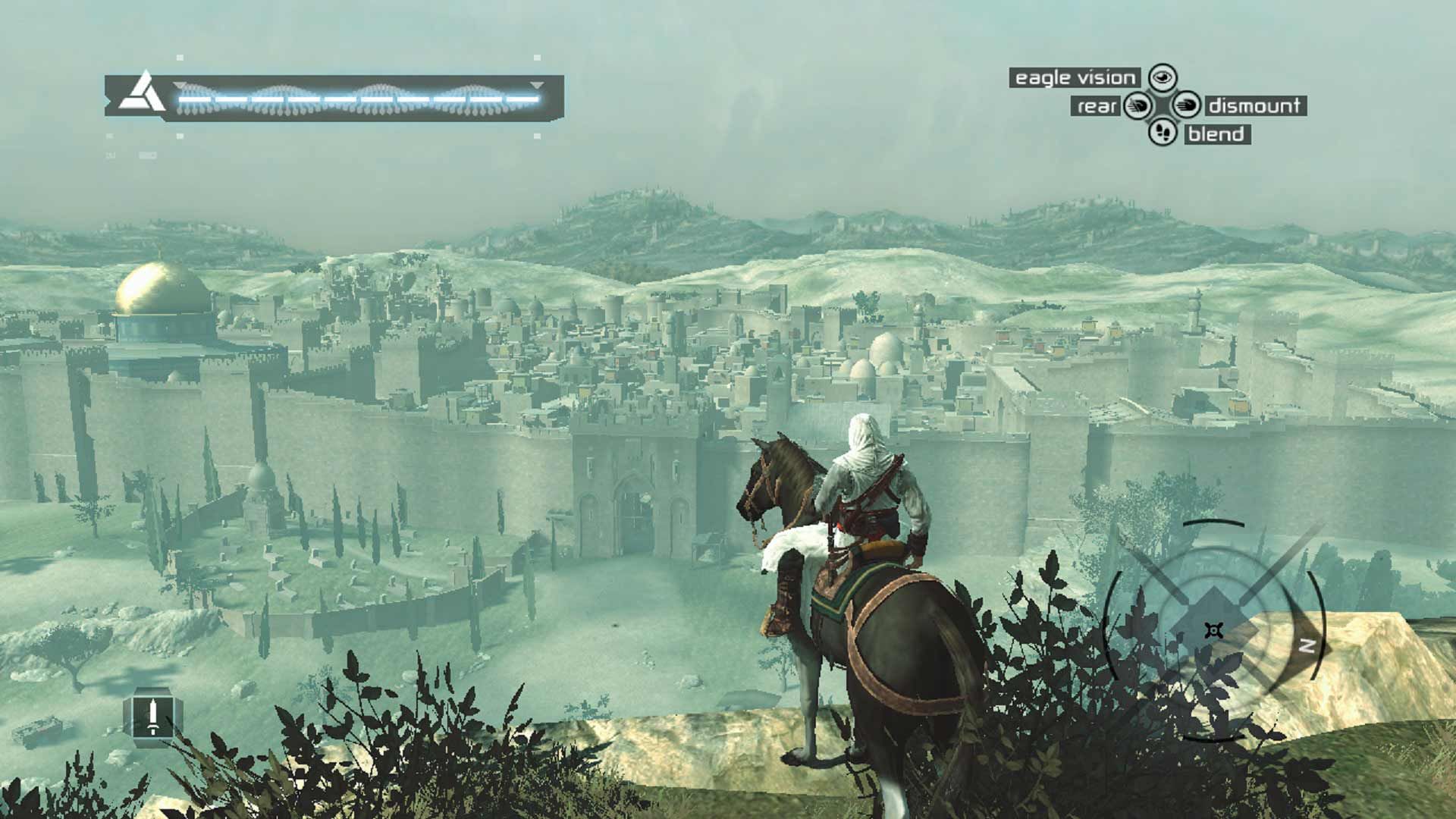This screenshot has width=1456, height=819.
Task: Select the dismount hand icon
Action: [x=1188, y=106]
